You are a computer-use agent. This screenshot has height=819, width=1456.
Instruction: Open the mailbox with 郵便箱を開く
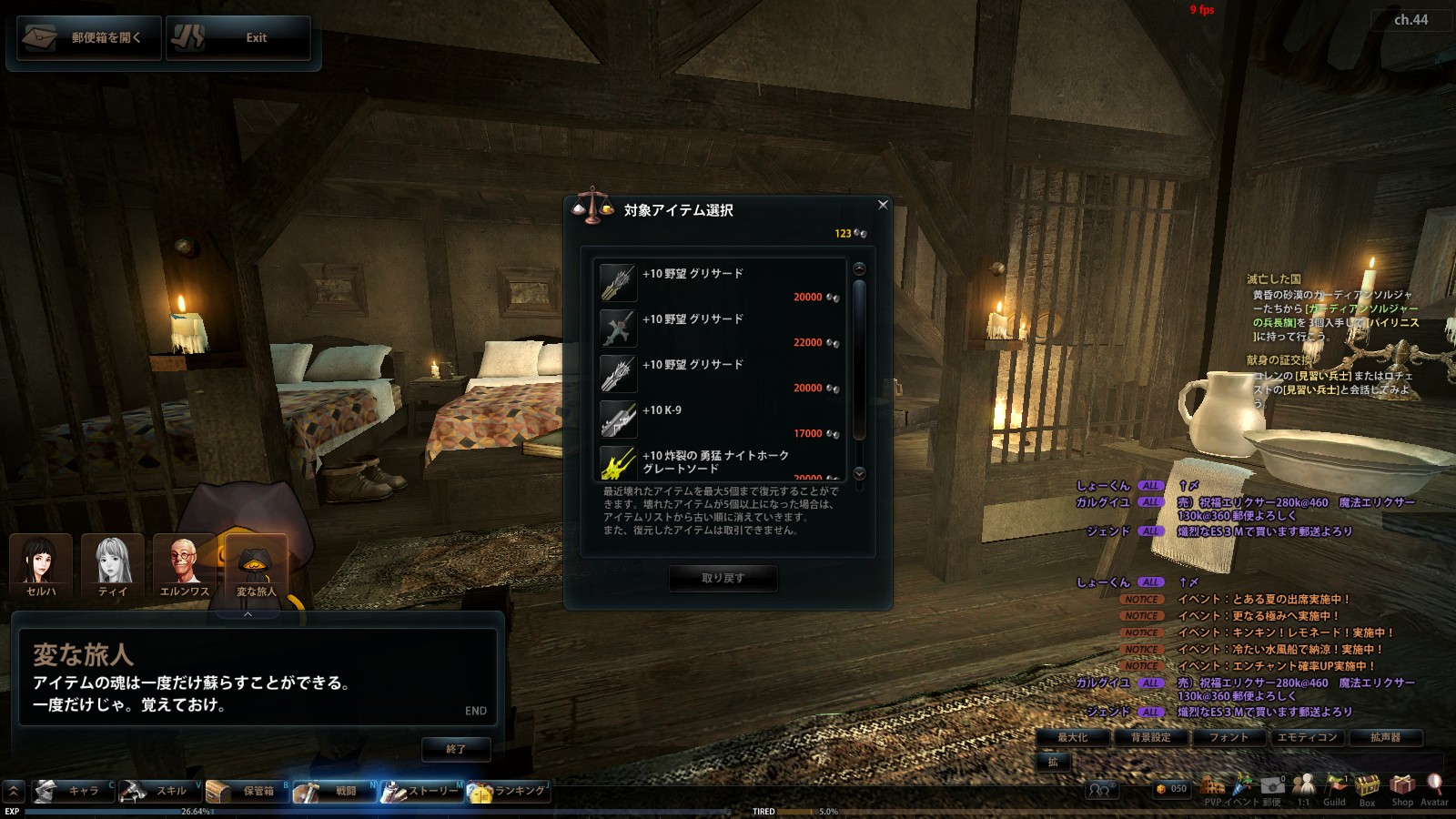click(x=86, y=38)
